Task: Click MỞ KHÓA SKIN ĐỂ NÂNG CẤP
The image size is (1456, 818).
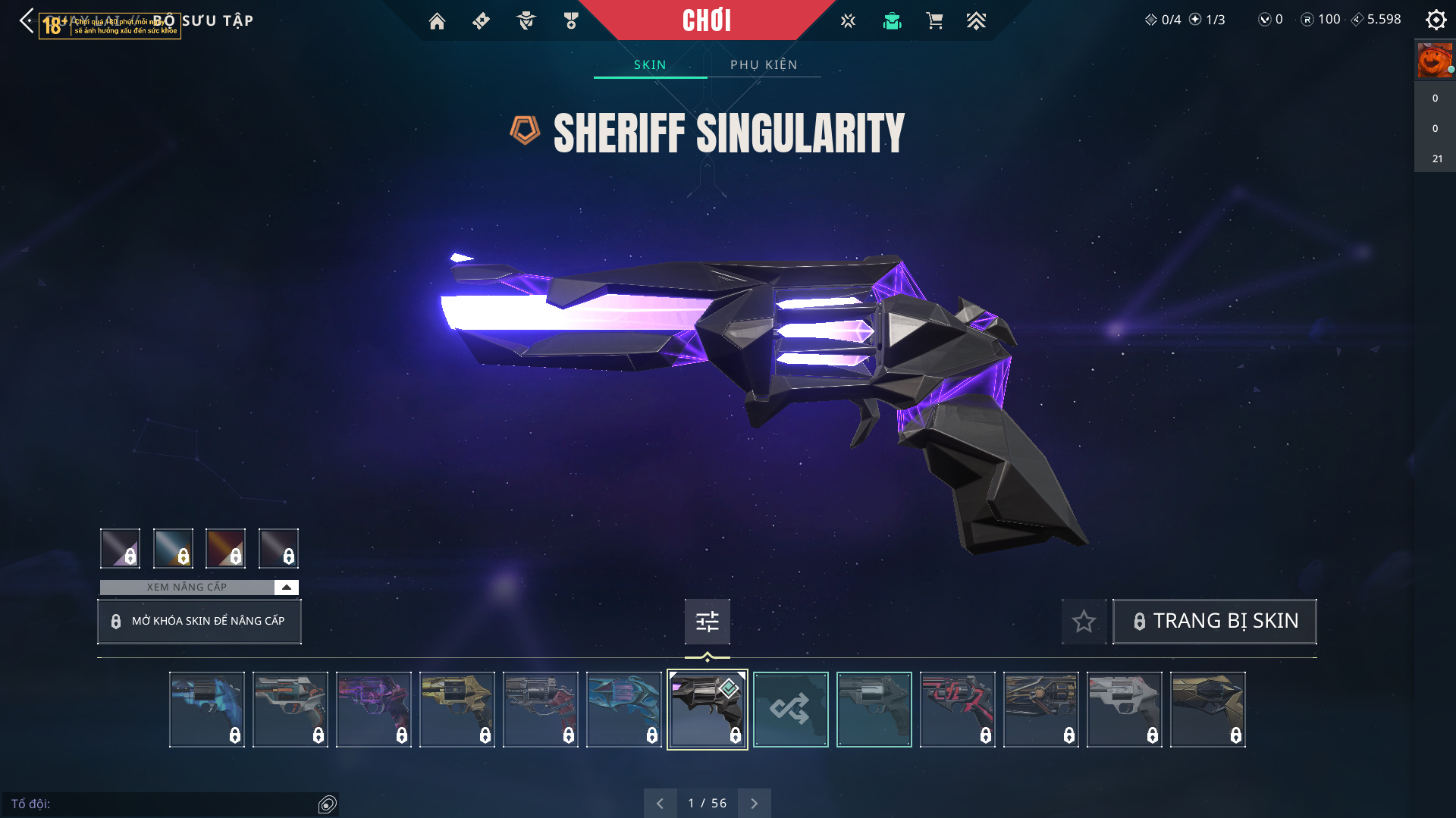Action: (199, 622)
